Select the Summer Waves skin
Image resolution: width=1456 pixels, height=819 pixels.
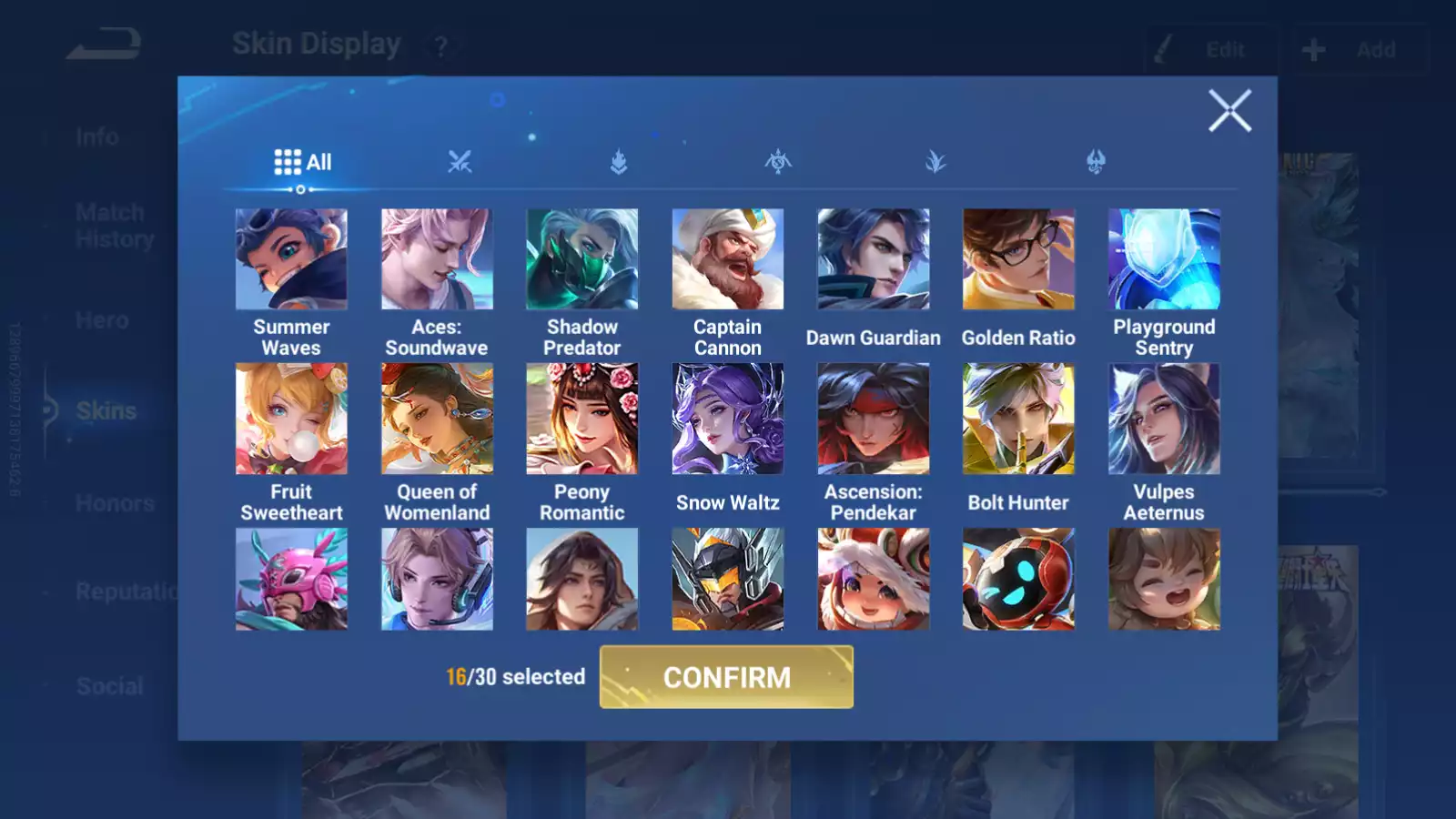tap(291, 259)
